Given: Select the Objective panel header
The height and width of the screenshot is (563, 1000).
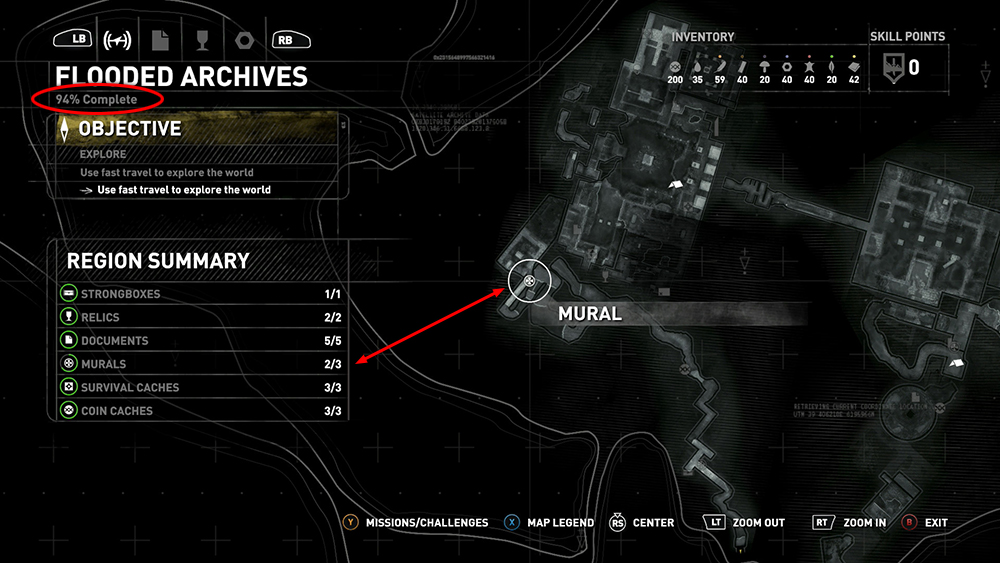Looking at the screenshot, I should point(200,129).
